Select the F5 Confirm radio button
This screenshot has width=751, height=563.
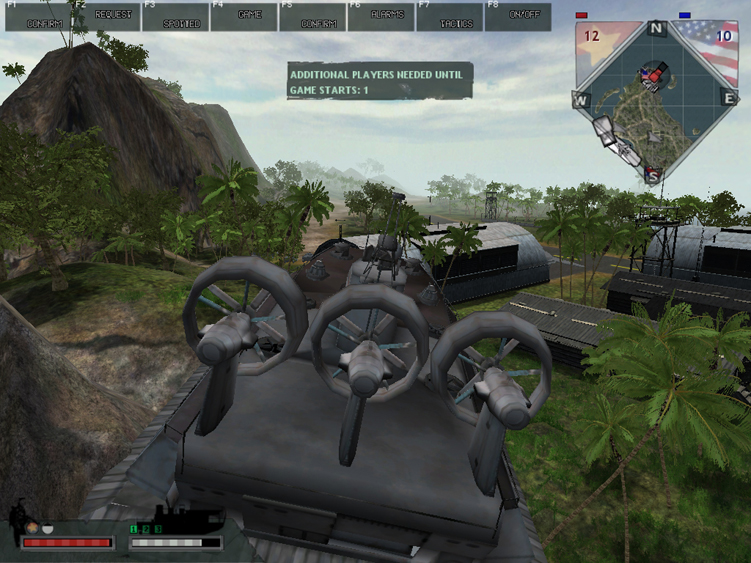312,16
